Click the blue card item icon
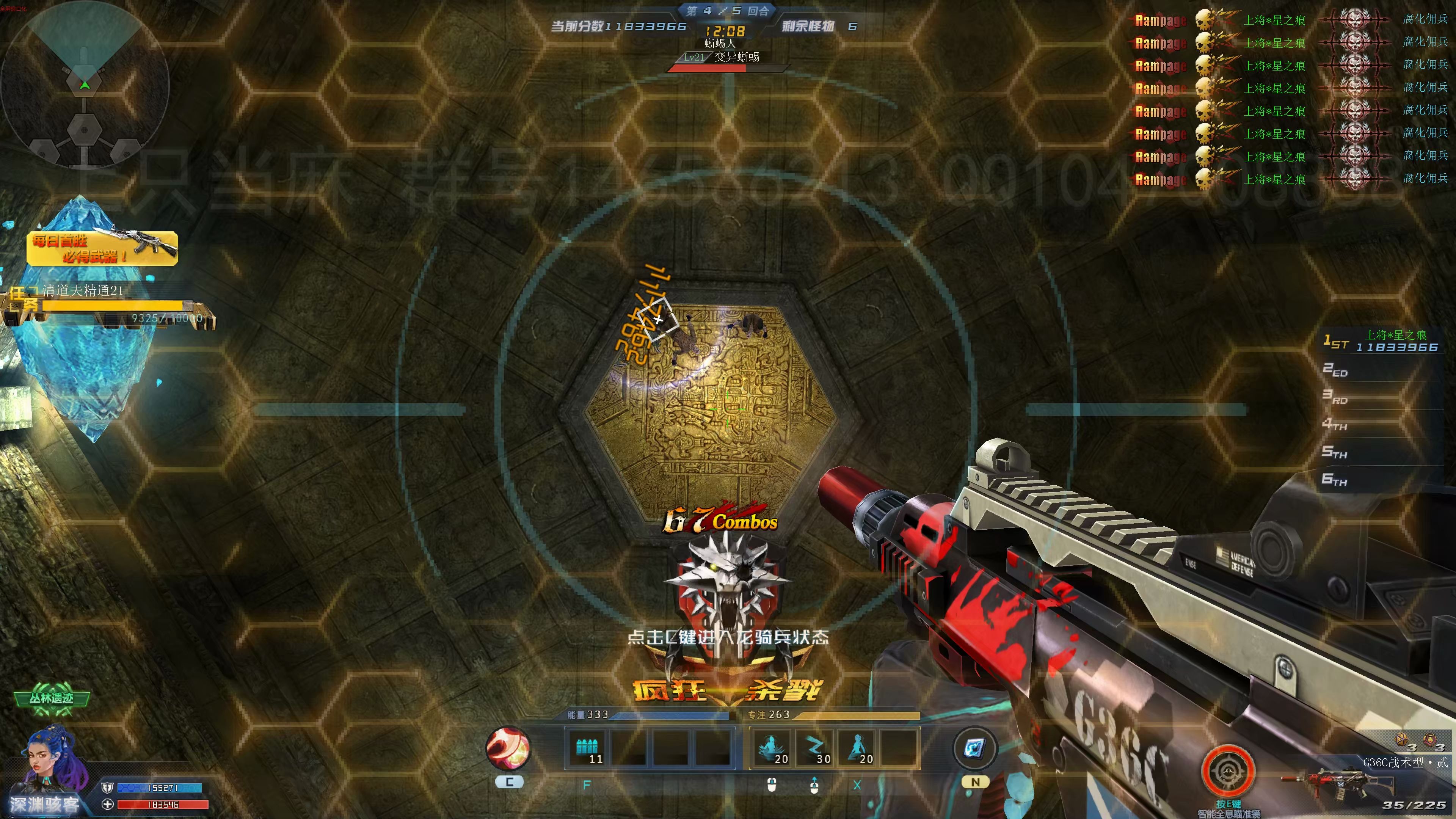The width and height of the screenshot is (1456, 819). pyautogui.click(x=974, y=748)
